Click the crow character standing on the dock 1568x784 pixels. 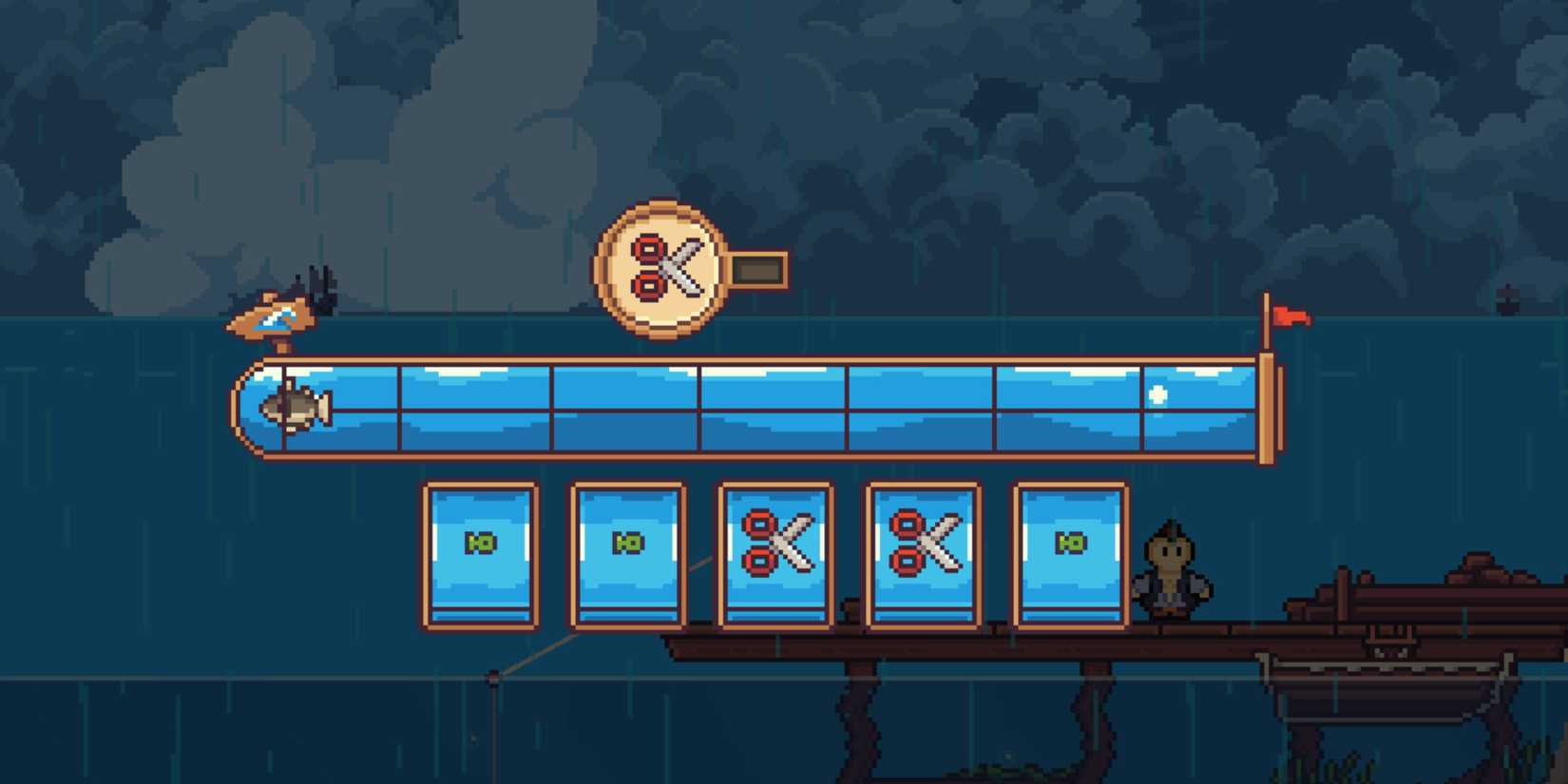(x=1173, y=570)
